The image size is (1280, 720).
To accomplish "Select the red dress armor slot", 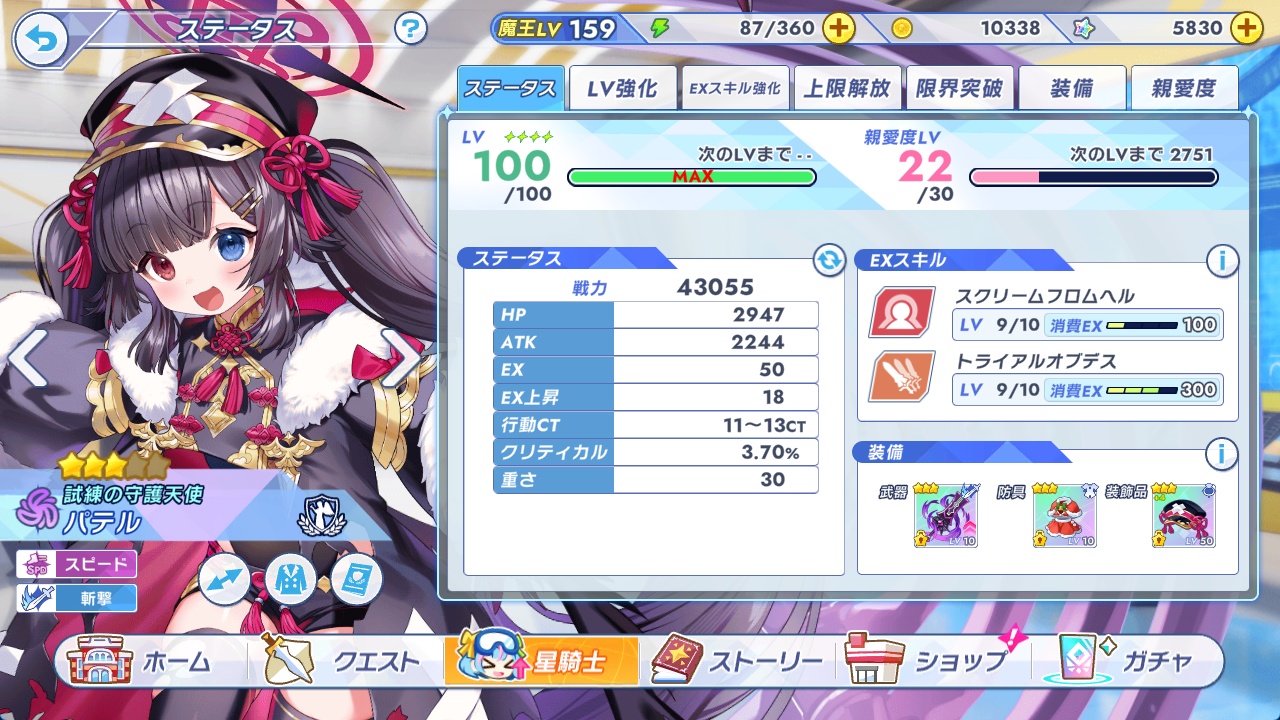I will (1064, 516).
